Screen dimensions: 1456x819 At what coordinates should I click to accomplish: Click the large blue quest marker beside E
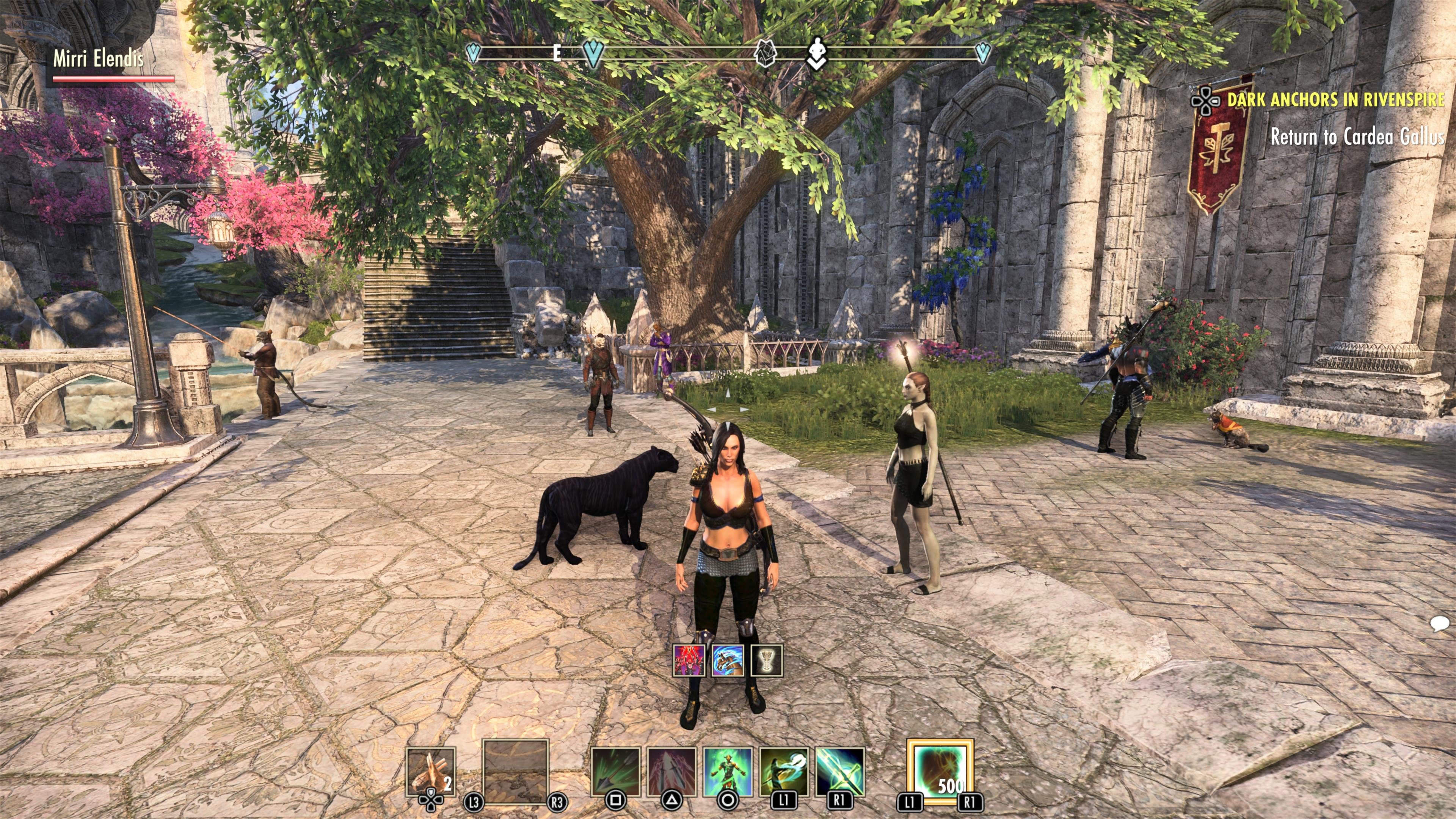(593, 54)
